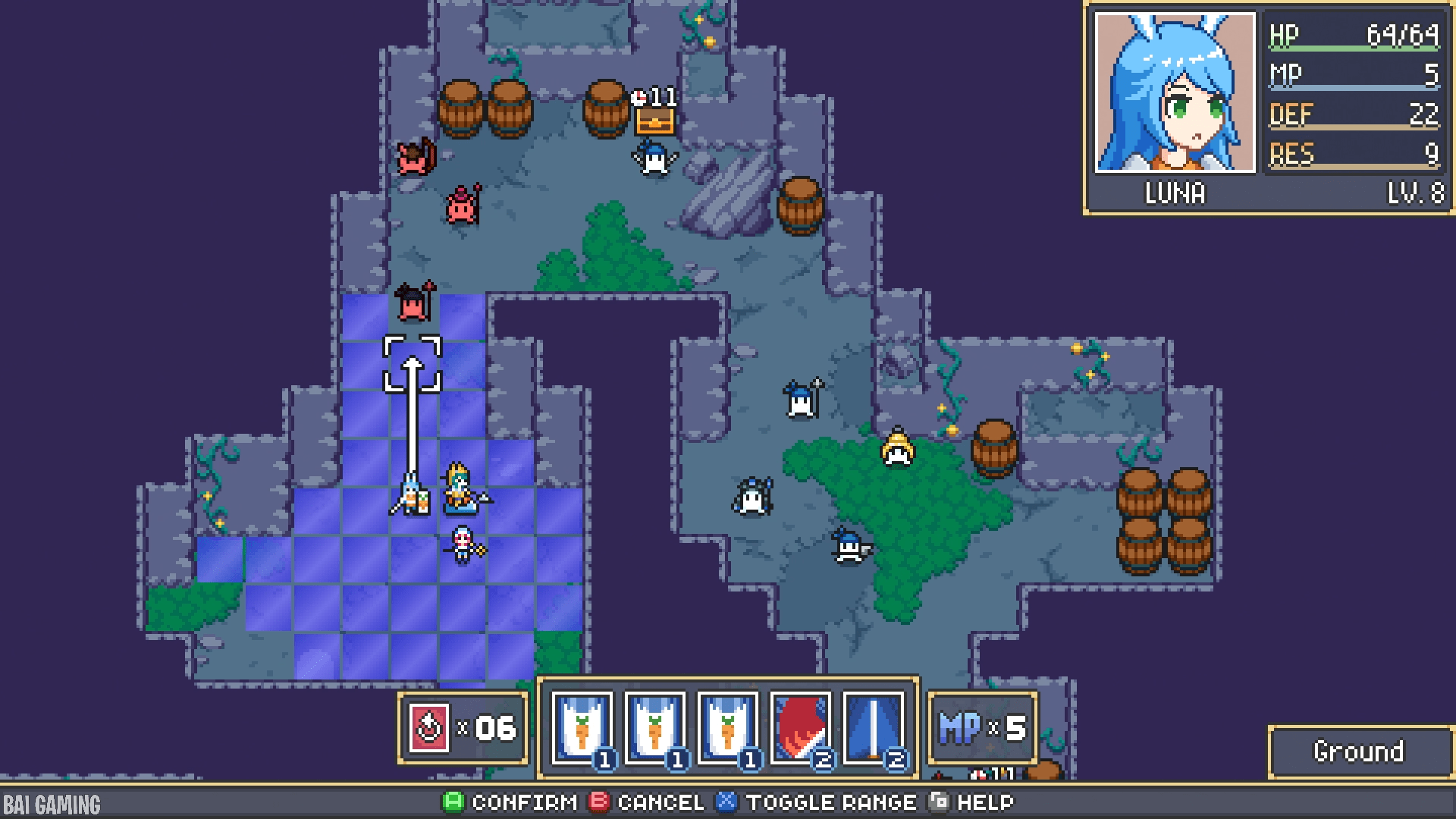Select the tile inside the white bracket cursor
Screen dimensions: 1456x819
pyautogui.click(x=412, y=364)
